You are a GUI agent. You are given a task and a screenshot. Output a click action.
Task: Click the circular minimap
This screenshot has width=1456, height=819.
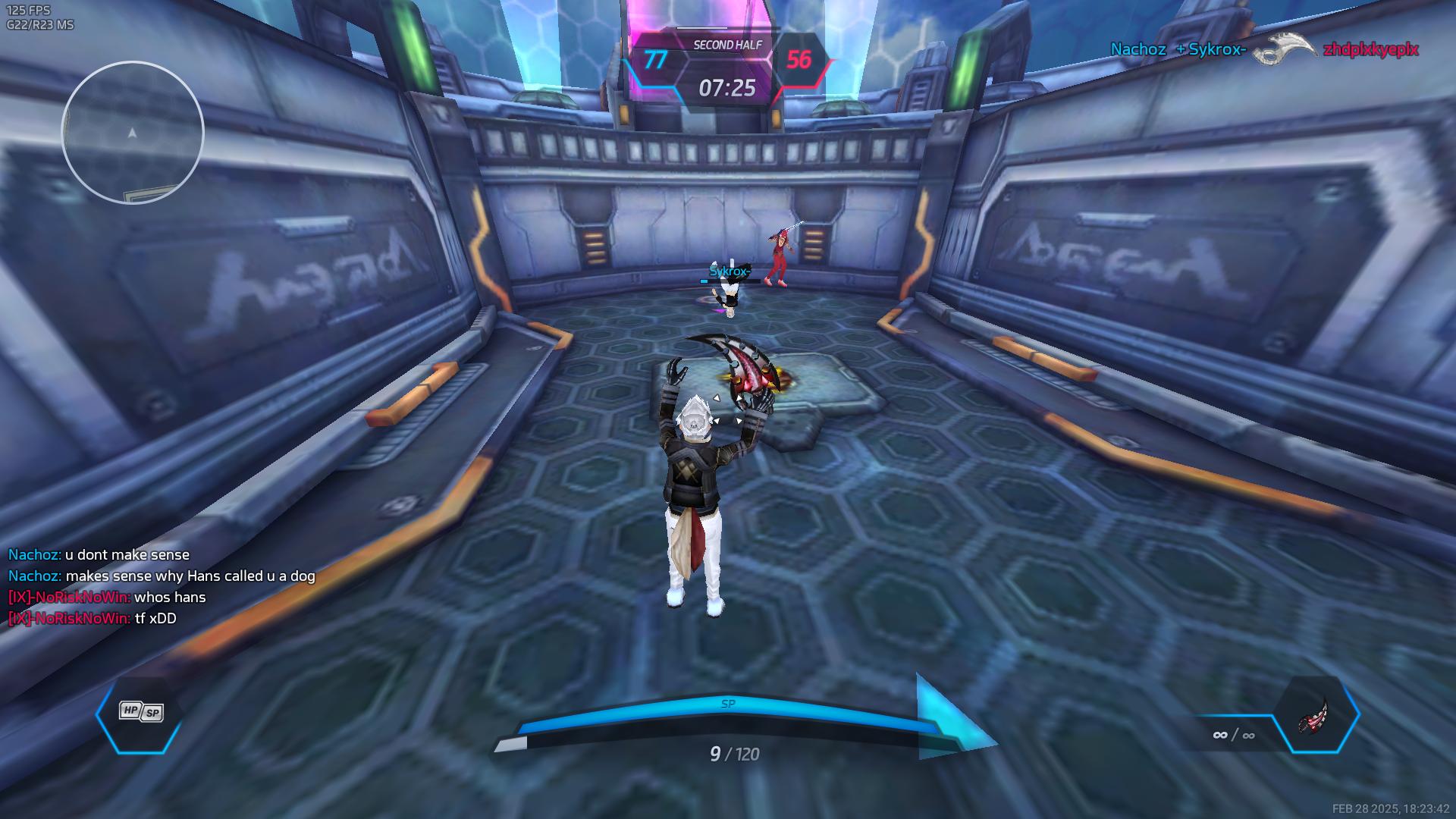click(x=133, y=133)
